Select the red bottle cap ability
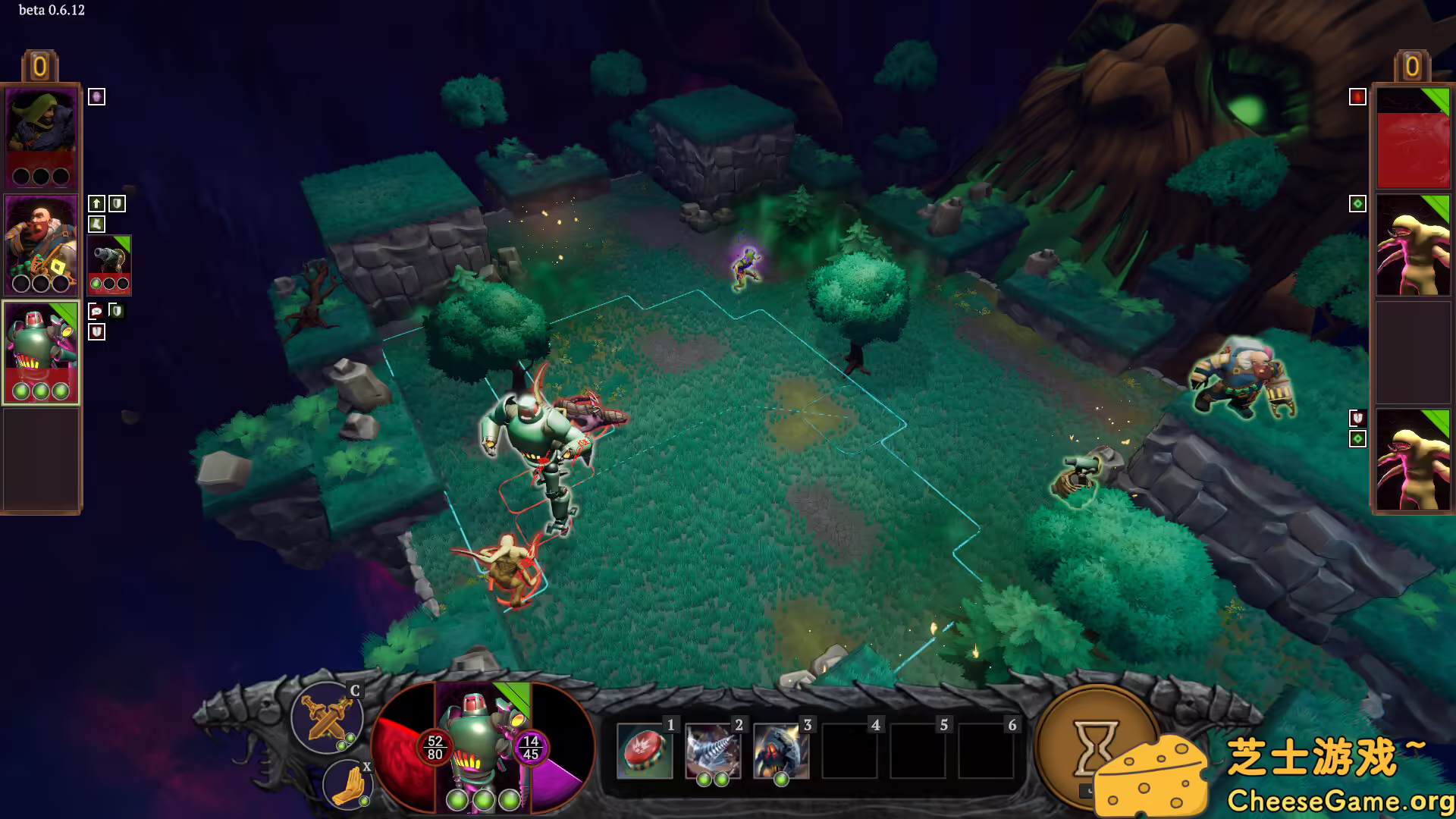This screenshot has height=819, width=1456. click(x=645, y=750)
